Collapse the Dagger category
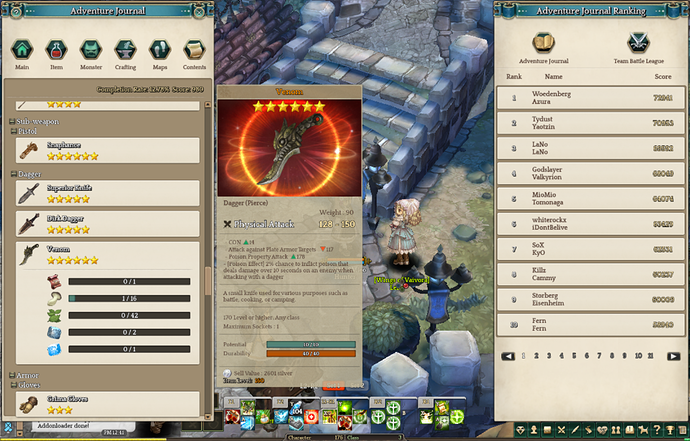 pyautogui.click(x=14, y=174)
